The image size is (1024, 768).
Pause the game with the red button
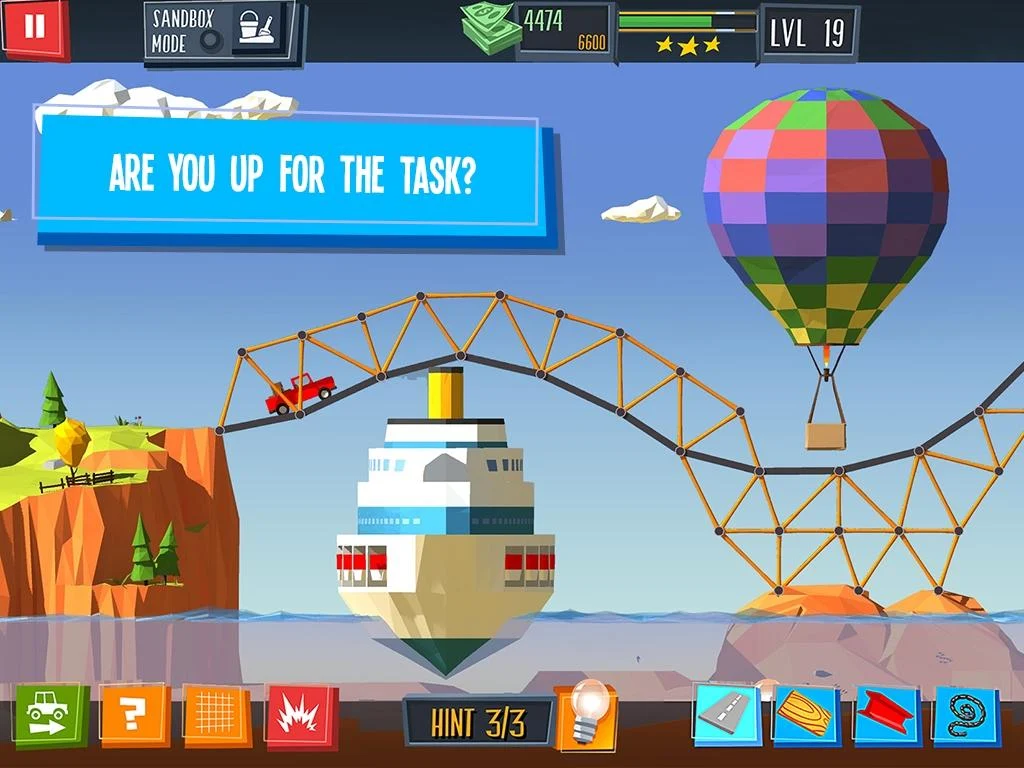click(x=35, y=27)
